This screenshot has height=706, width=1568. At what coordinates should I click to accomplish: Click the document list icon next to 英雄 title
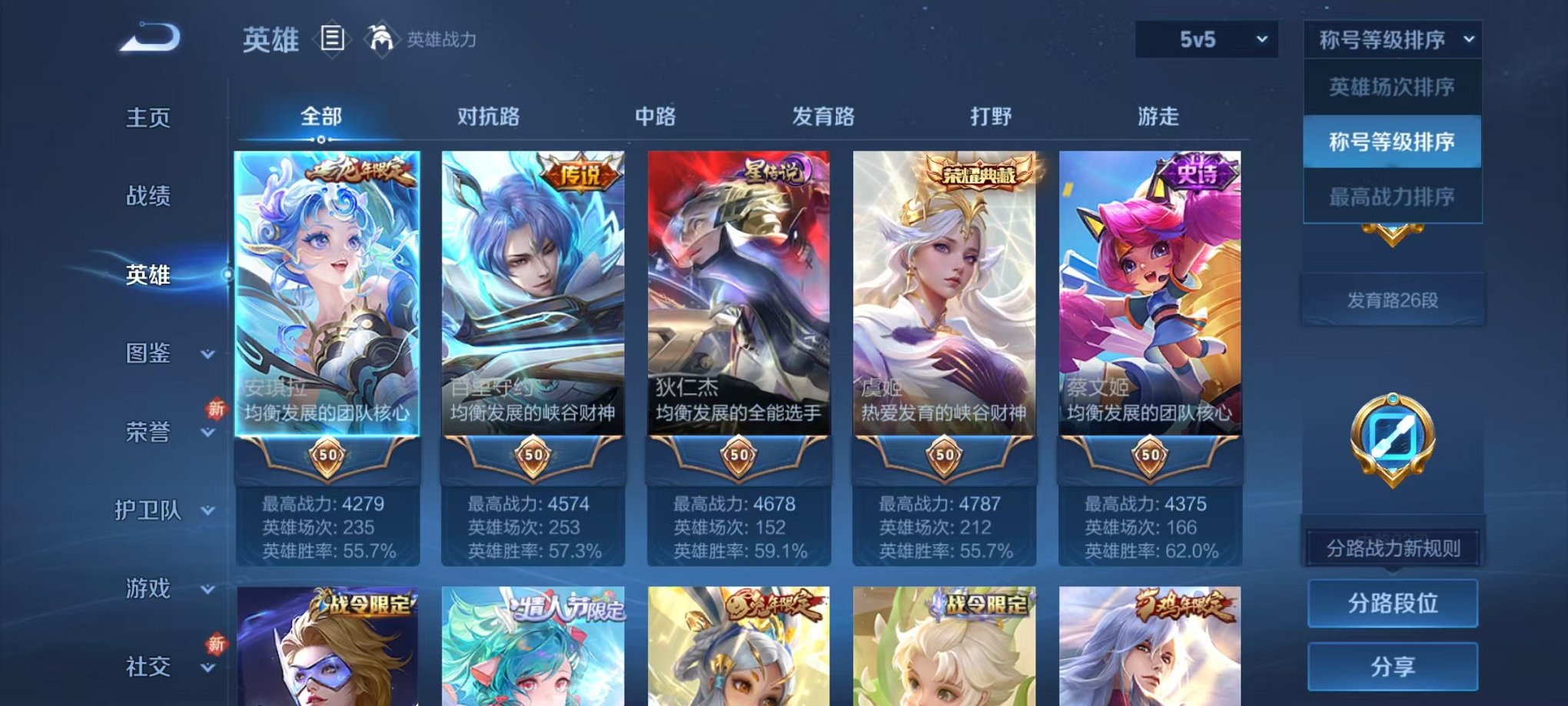[x=332, y=38]
